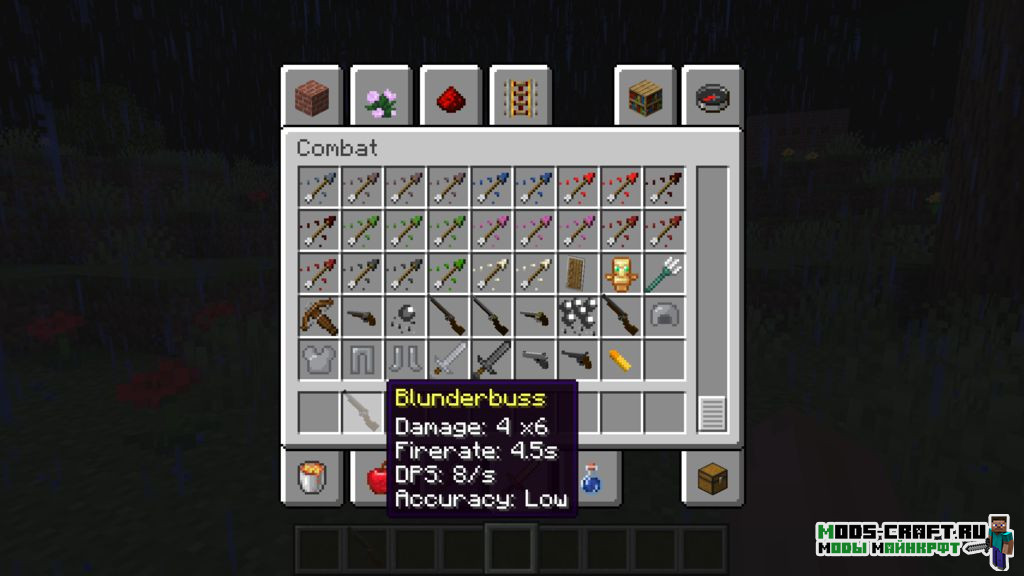Open the Redstone dust tab
This screenshot has height=576, width=1024.
coord(450,98)
